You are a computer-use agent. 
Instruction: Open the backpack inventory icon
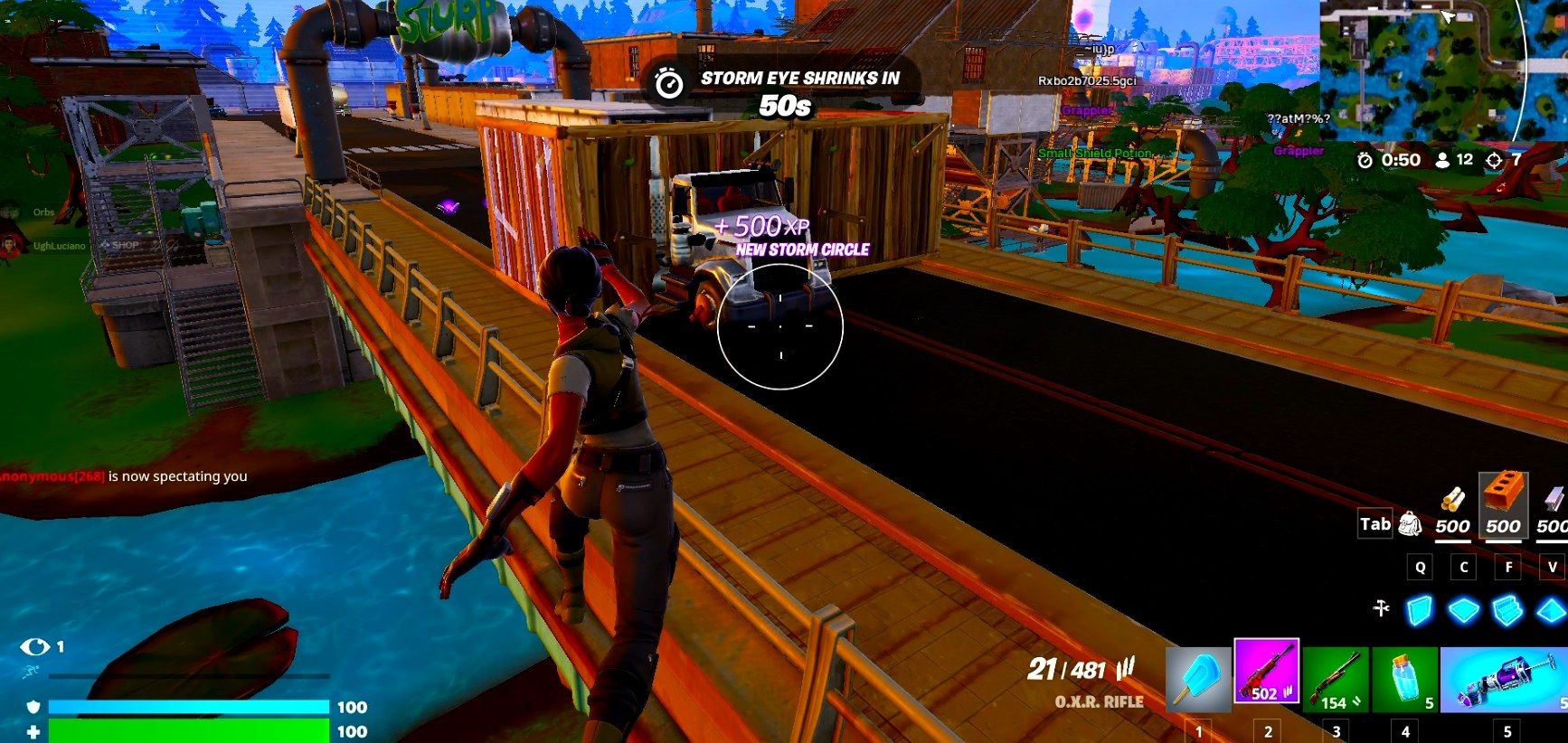click(x=1409, y=524)
